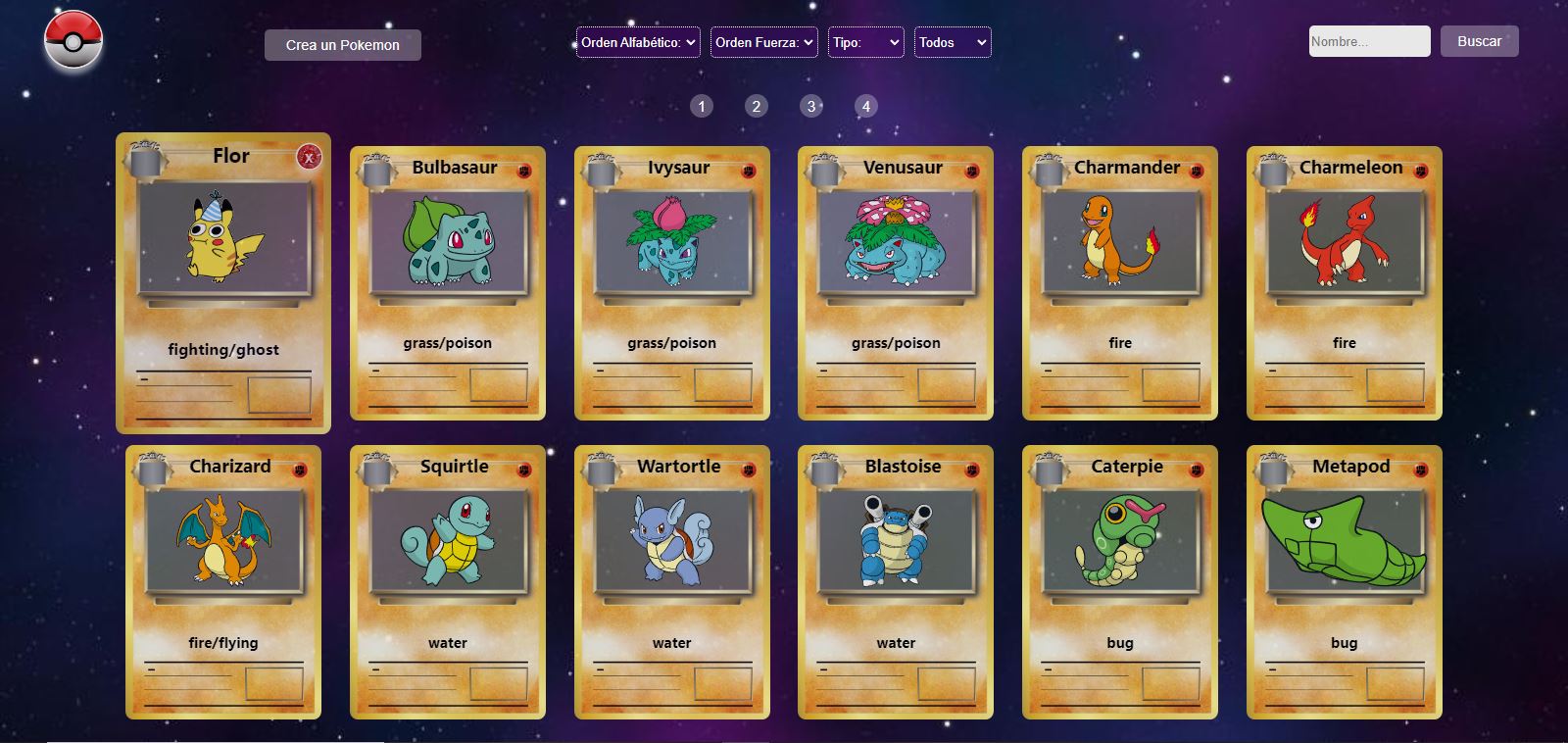
Task: Open the Todos filter dropdown
Action: click(x=952, y=42)
